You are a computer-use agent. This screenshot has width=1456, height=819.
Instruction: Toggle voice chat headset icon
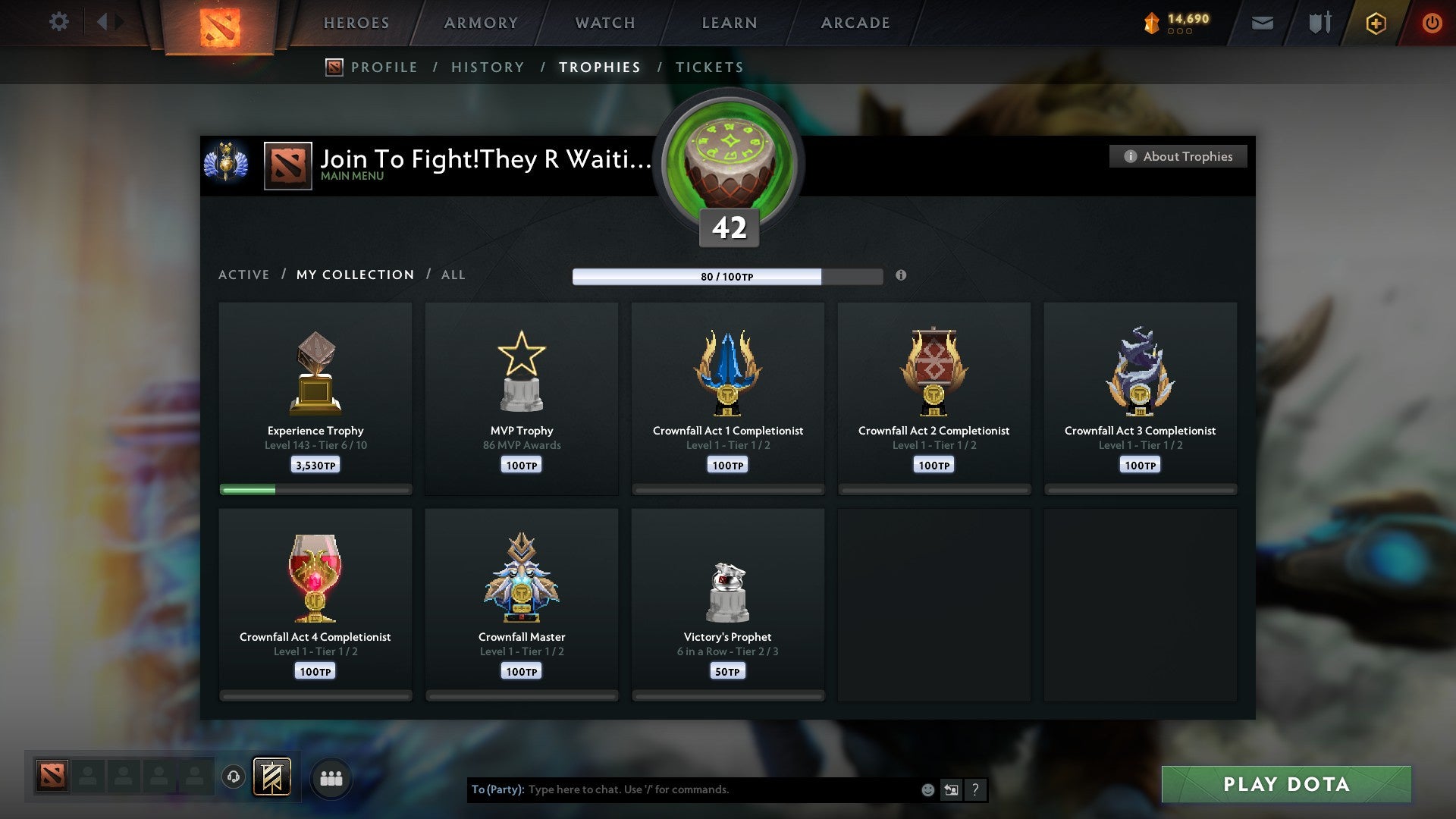click(x=232, y=776)
